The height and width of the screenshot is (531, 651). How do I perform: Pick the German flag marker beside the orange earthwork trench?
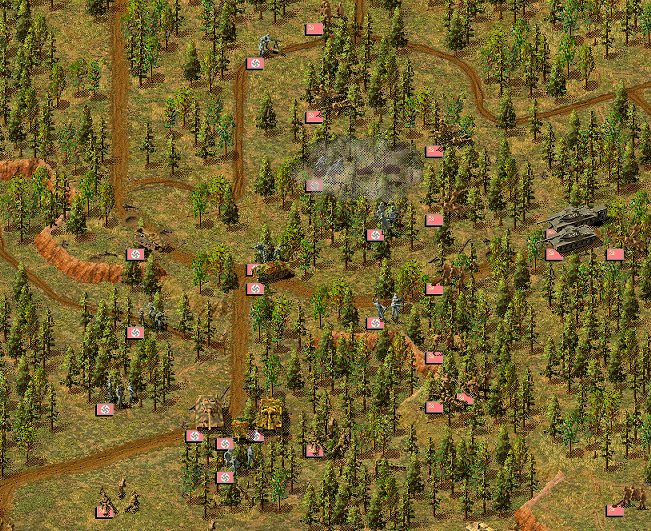[x=135, y=254]
